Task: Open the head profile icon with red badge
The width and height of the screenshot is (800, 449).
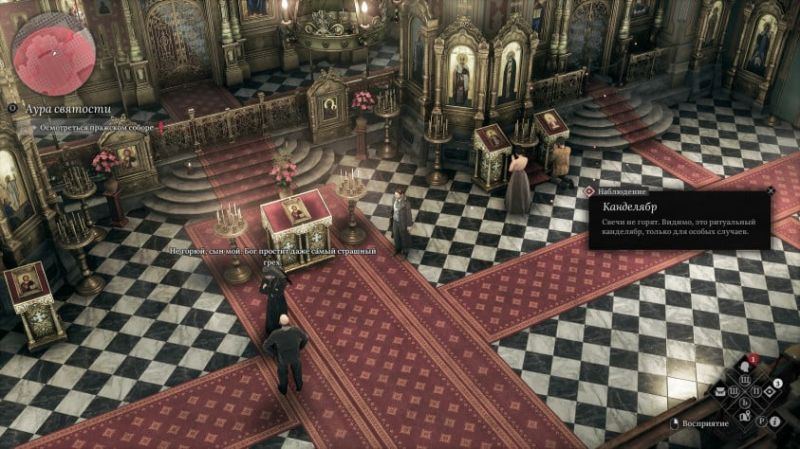Action: click(745, 367)
